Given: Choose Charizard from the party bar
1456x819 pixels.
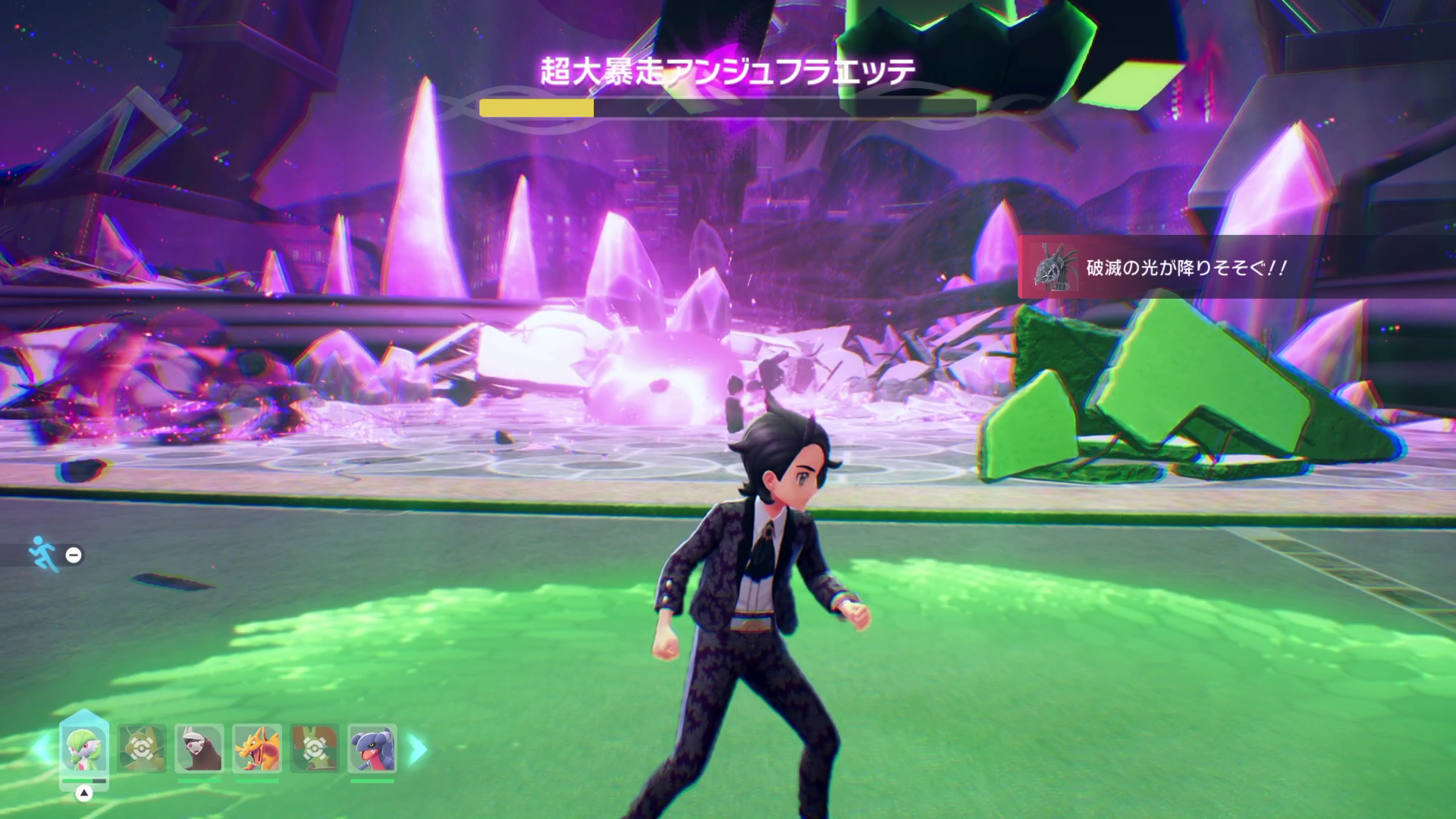Looking at the screenshot, I should coord(257,748).
